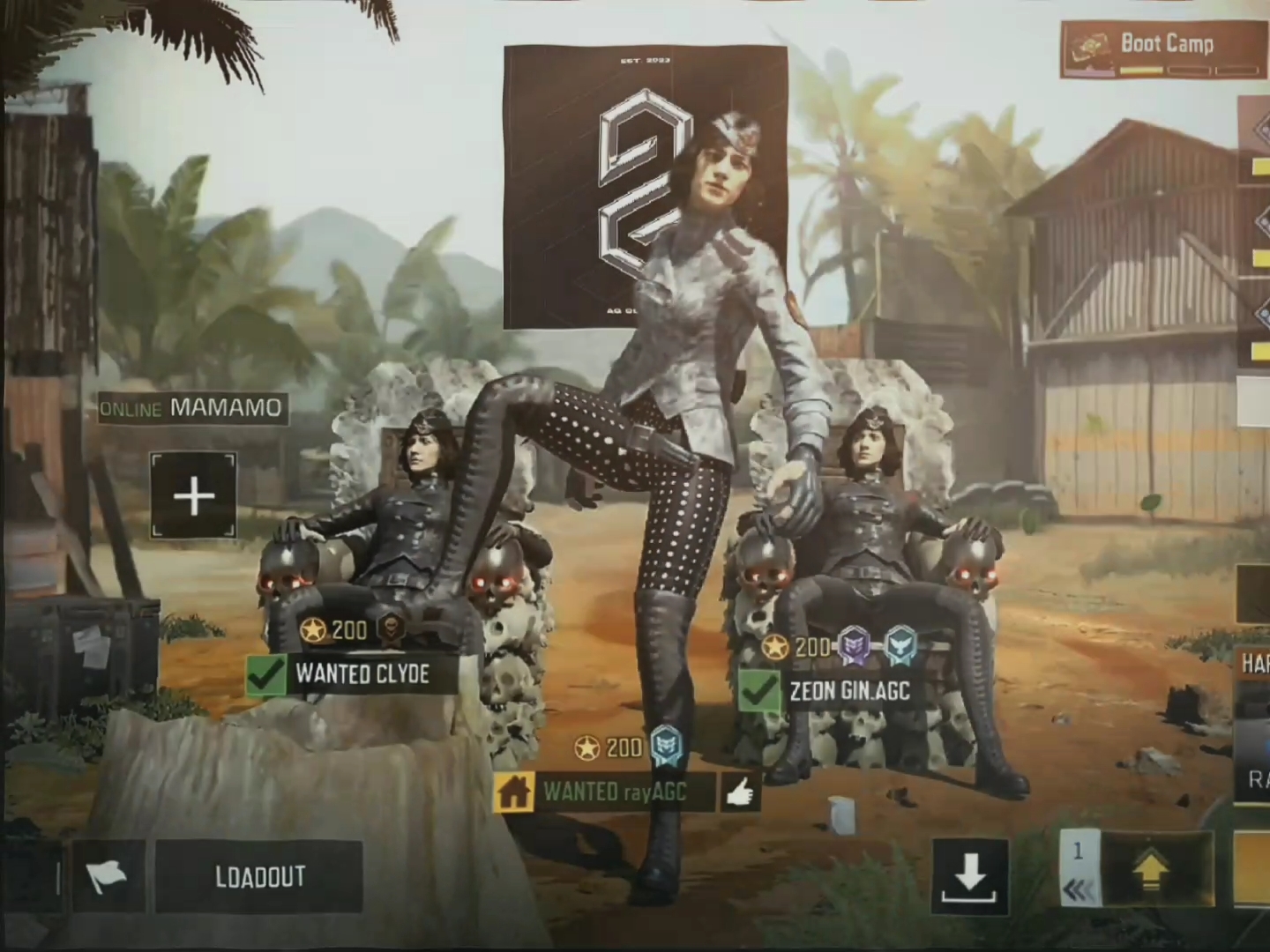This screenshot has height=952, width=1270.
Task: Give a thumbs-up like to WANTED rayAGC
Action: click(x=740, y=793)
